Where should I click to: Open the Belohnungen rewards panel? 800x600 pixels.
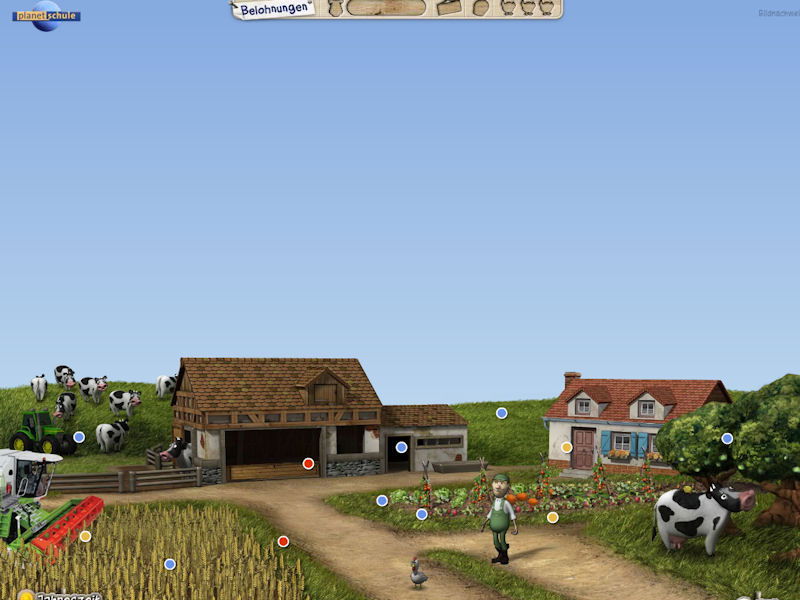coord(274,8)
